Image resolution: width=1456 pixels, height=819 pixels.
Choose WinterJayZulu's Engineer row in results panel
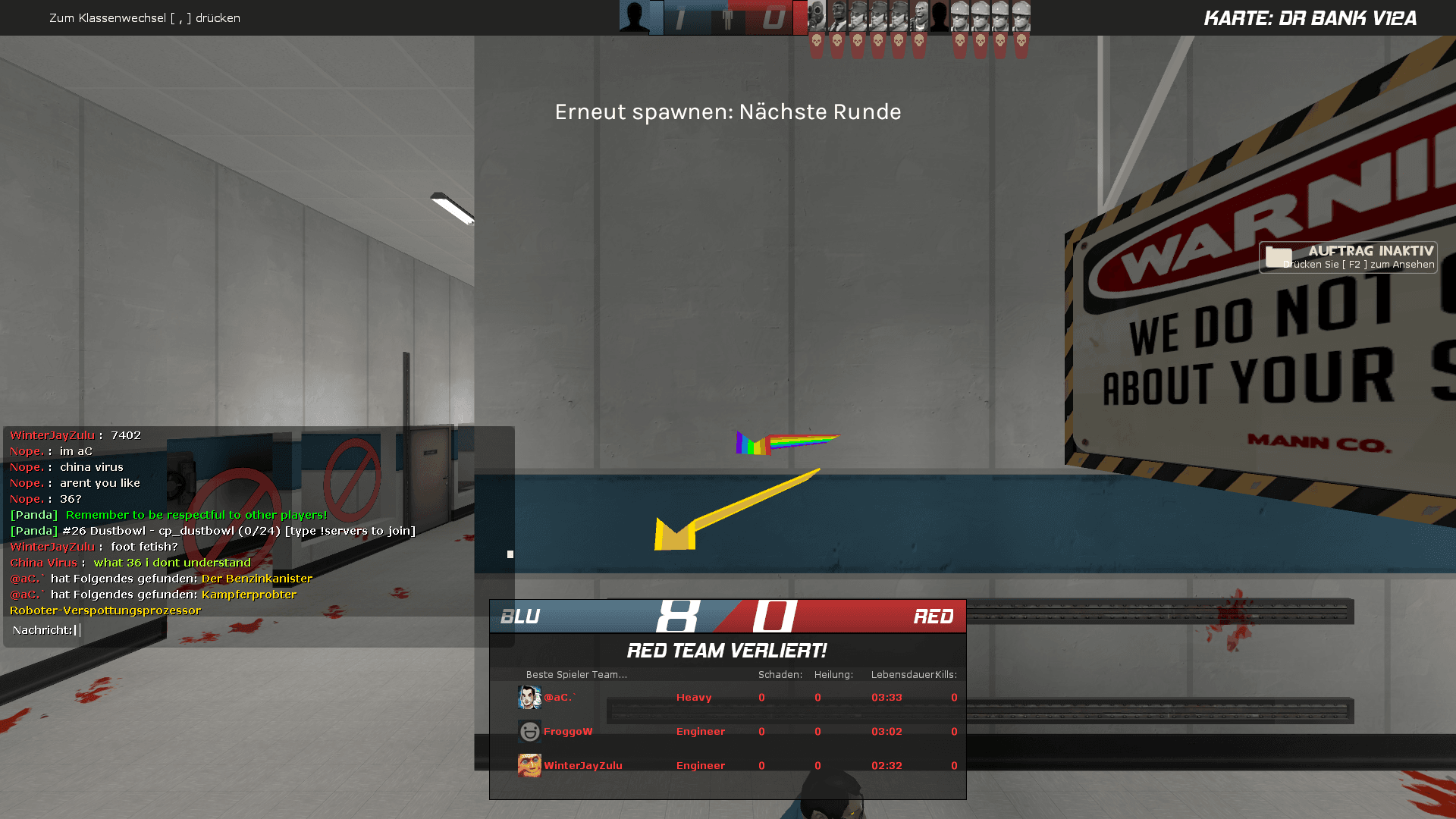[728, 766]
